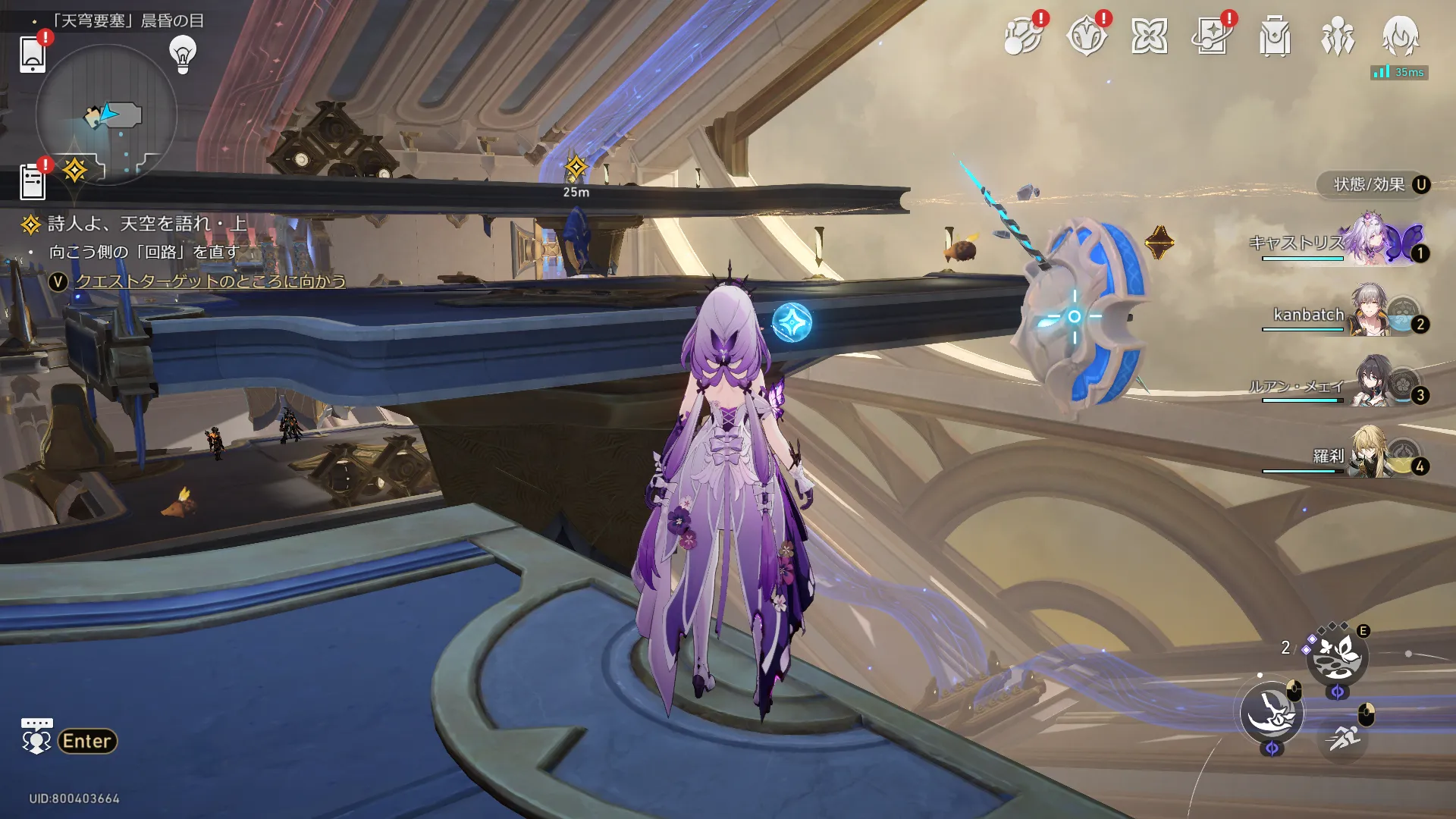Toggle the sprint running-figure icon
1456x819 pixels.
(x=1343, y=736)
